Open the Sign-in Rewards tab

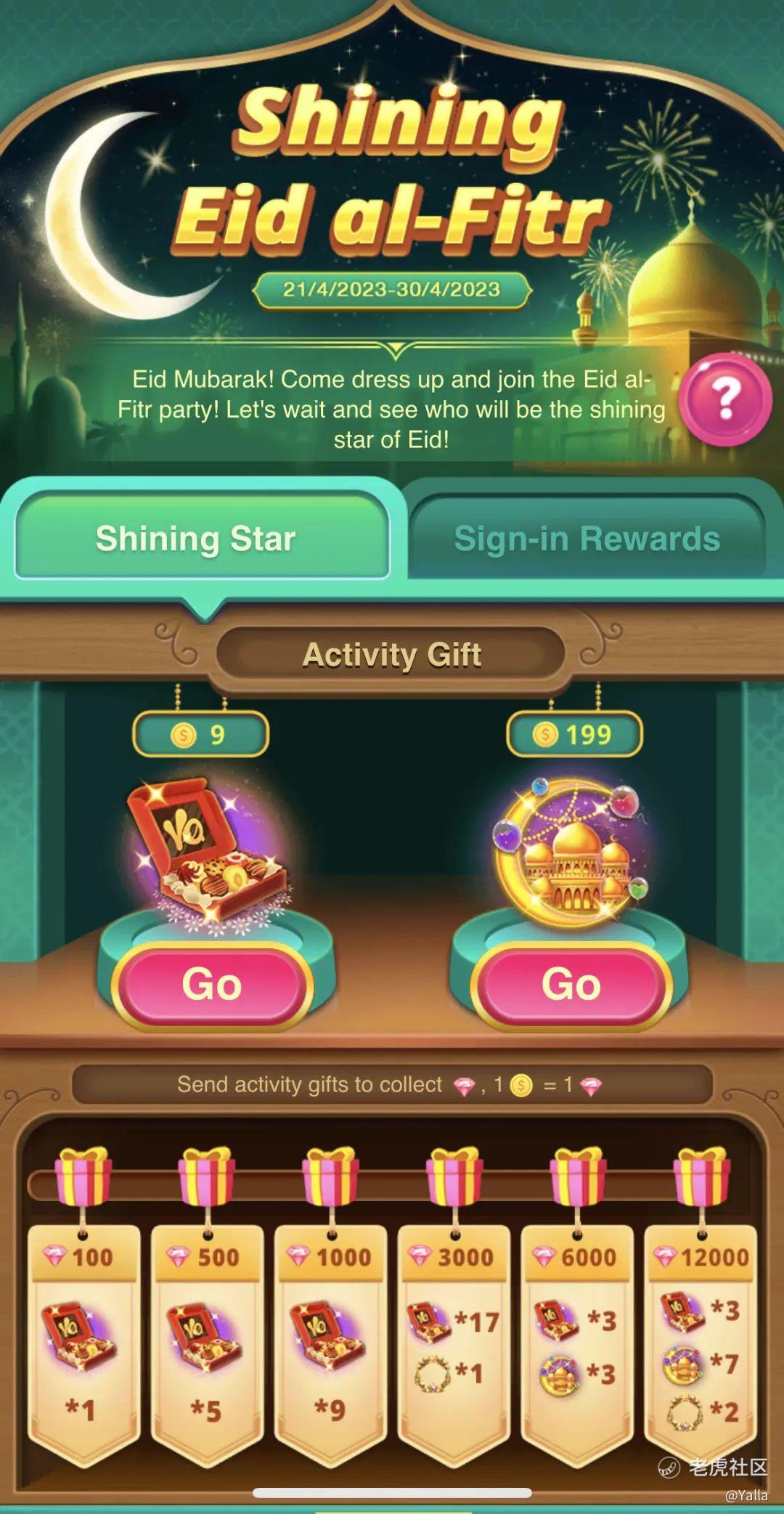tap(587, 538)
